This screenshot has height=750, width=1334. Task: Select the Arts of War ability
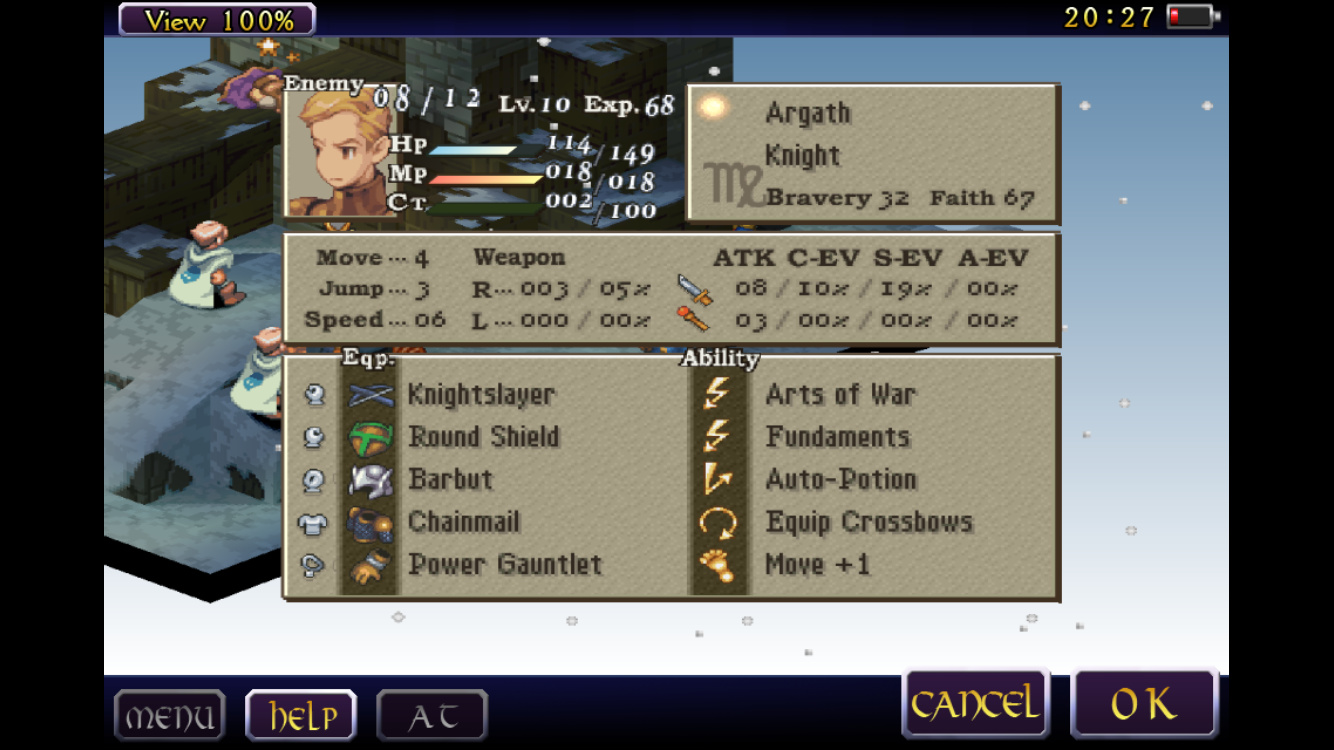coord(840,395)
